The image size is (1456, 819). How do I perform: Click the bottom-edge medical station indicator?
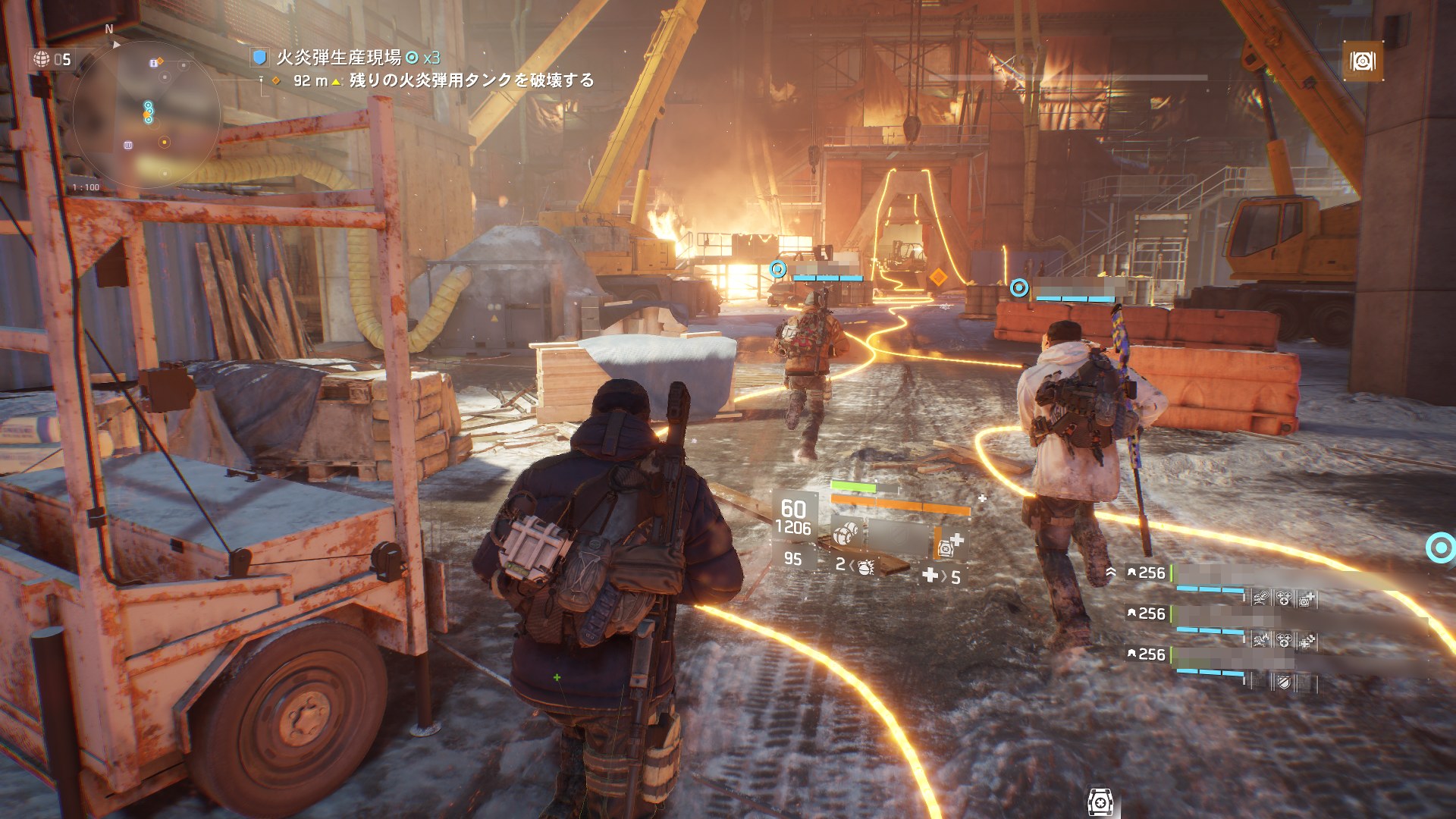1100,802
